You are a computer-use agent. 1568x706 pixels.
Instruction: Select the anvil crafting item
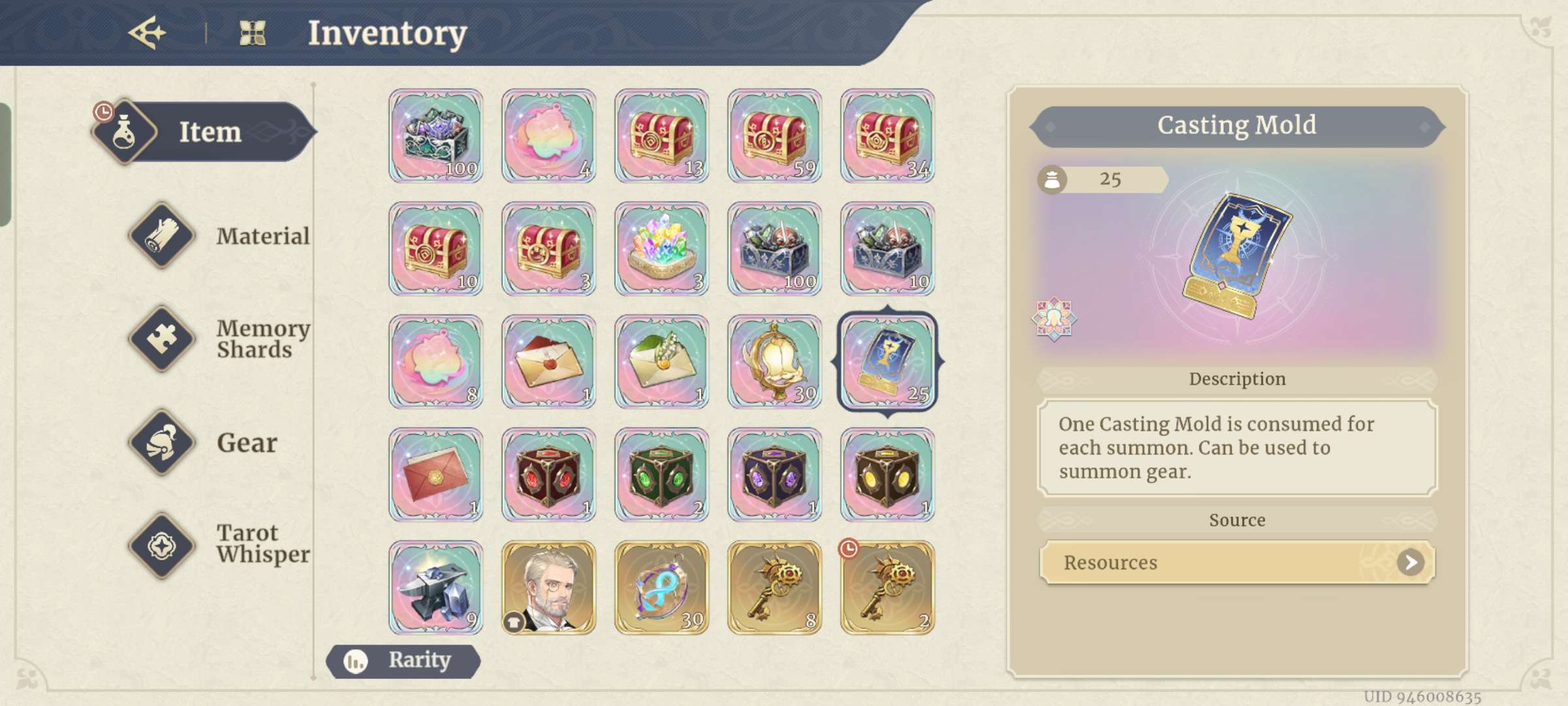[x=435, y=587]
